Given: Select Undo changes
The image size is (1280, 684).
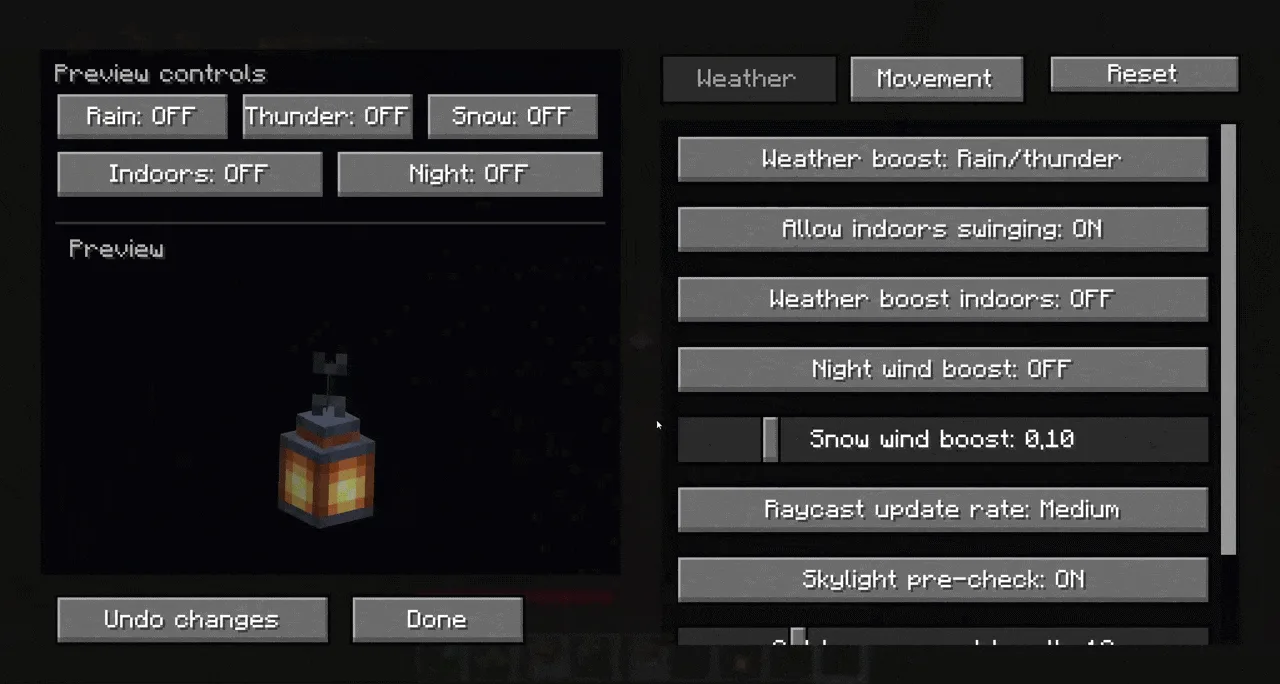Looking at the screenshot, I should (x=192, y=620).
